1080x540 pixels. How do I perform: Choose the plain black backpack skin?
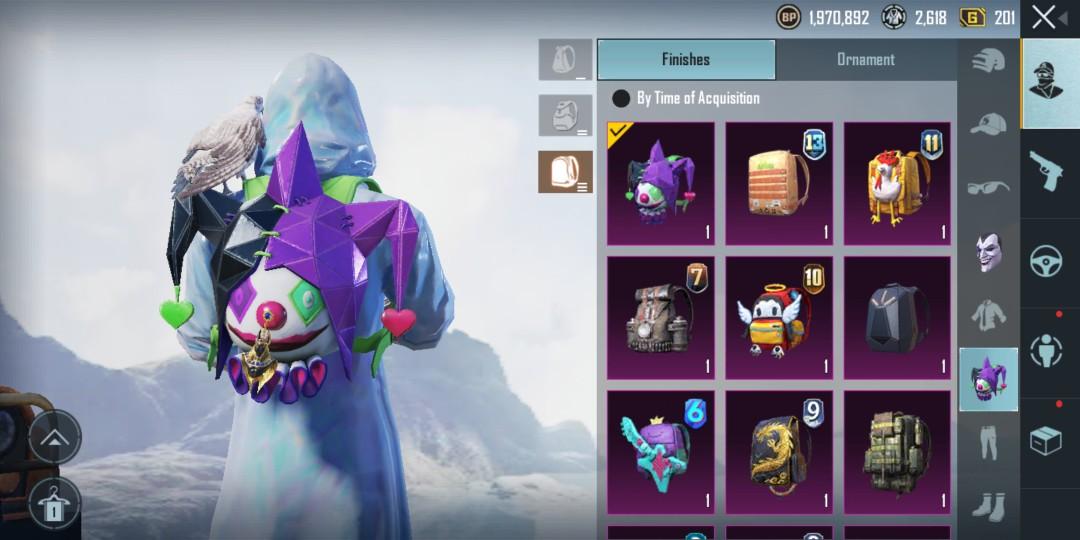897,318
